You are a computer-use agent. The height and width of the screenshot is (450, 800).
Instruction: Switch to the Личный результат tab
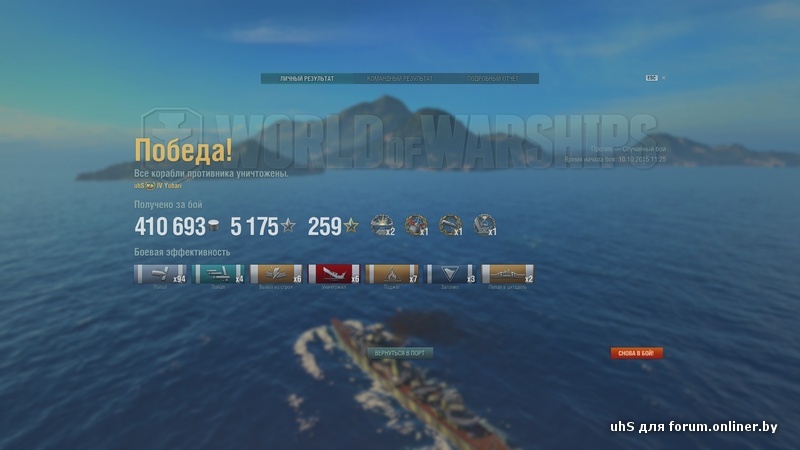coord(307,78)
